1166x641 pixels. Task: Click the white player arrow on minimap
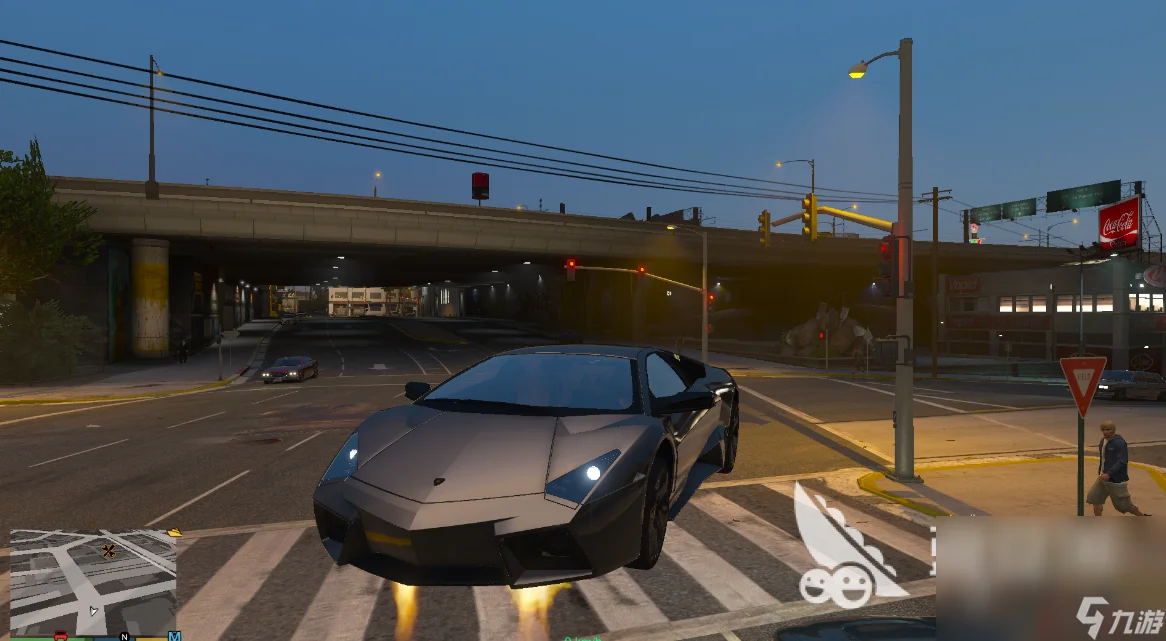click(x=93, y=610)
